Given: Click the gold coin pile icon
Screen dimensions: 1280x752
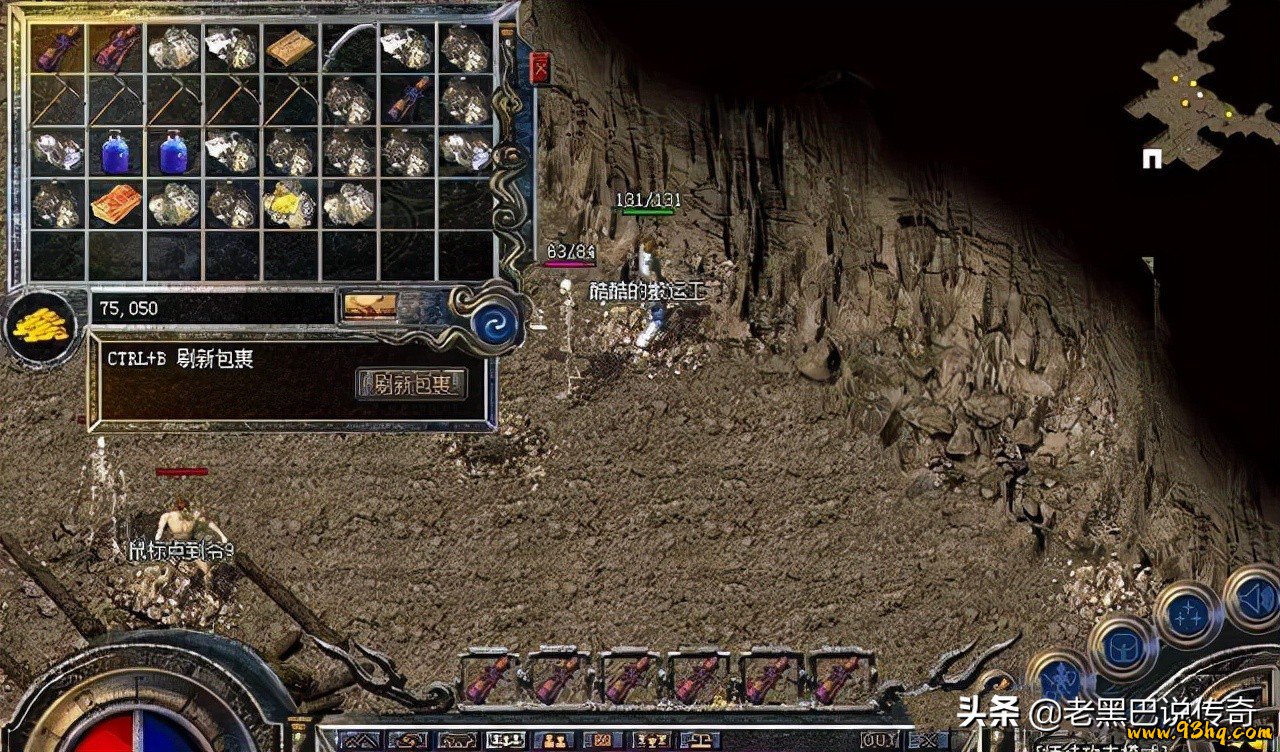Looking at the screenshot, I should tap(41, 327).
